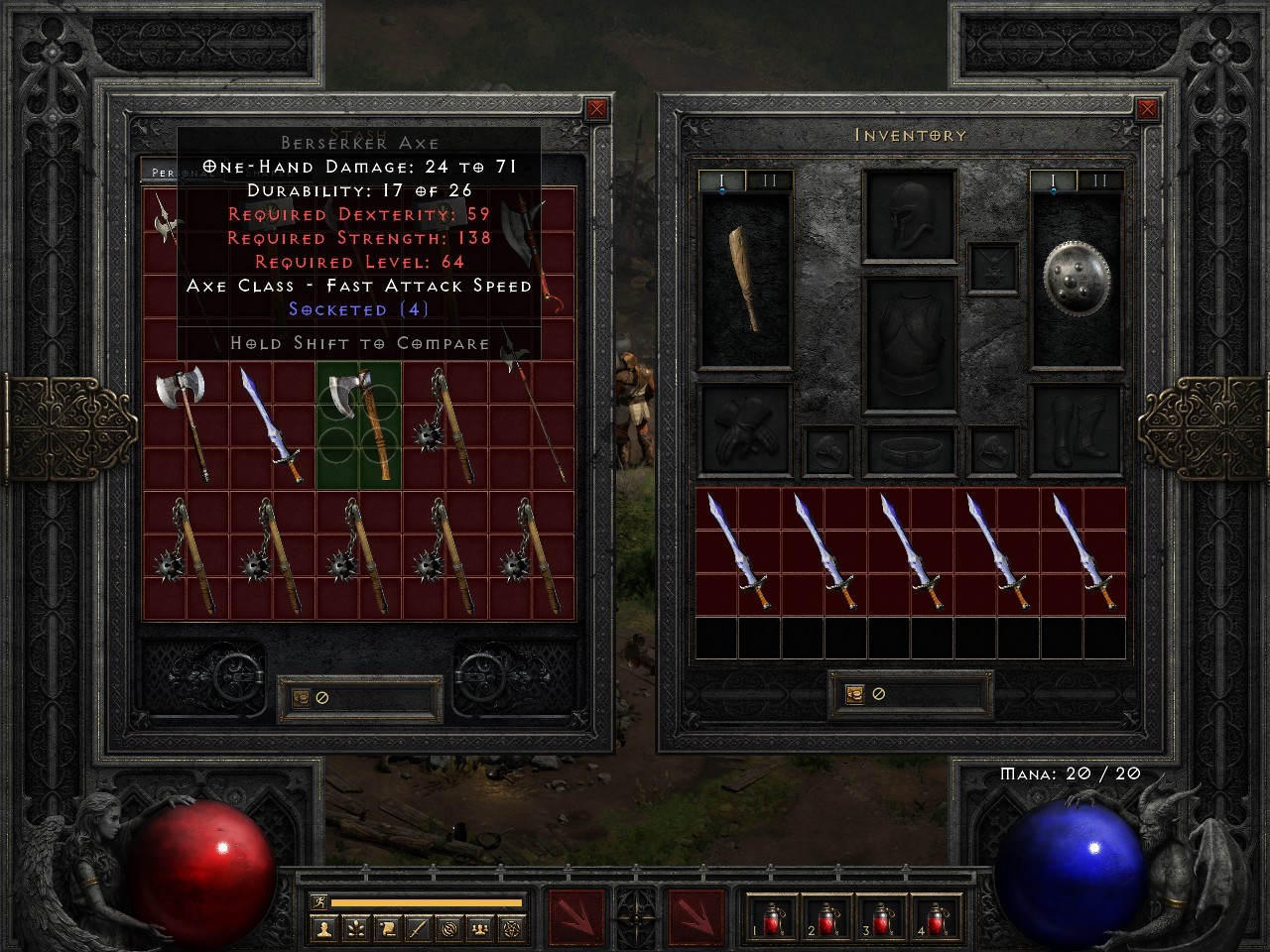The image size is (1270, 952).
Task: Open the game menu pentagram icon
Action: point(510,930)
